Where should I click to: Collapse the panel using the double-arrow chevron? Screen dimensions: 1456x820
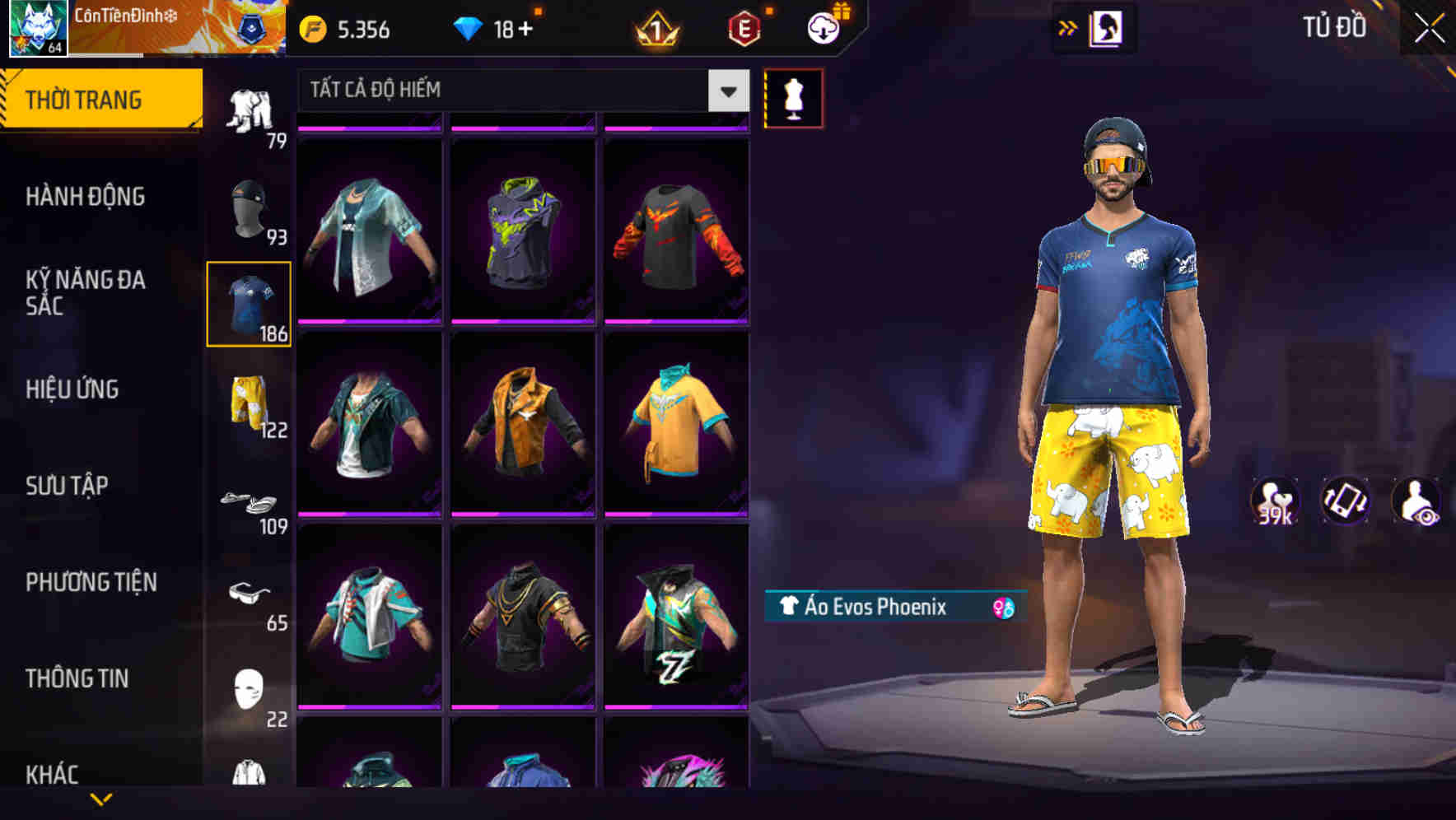pyautogui.click(x=1068, y=26)
